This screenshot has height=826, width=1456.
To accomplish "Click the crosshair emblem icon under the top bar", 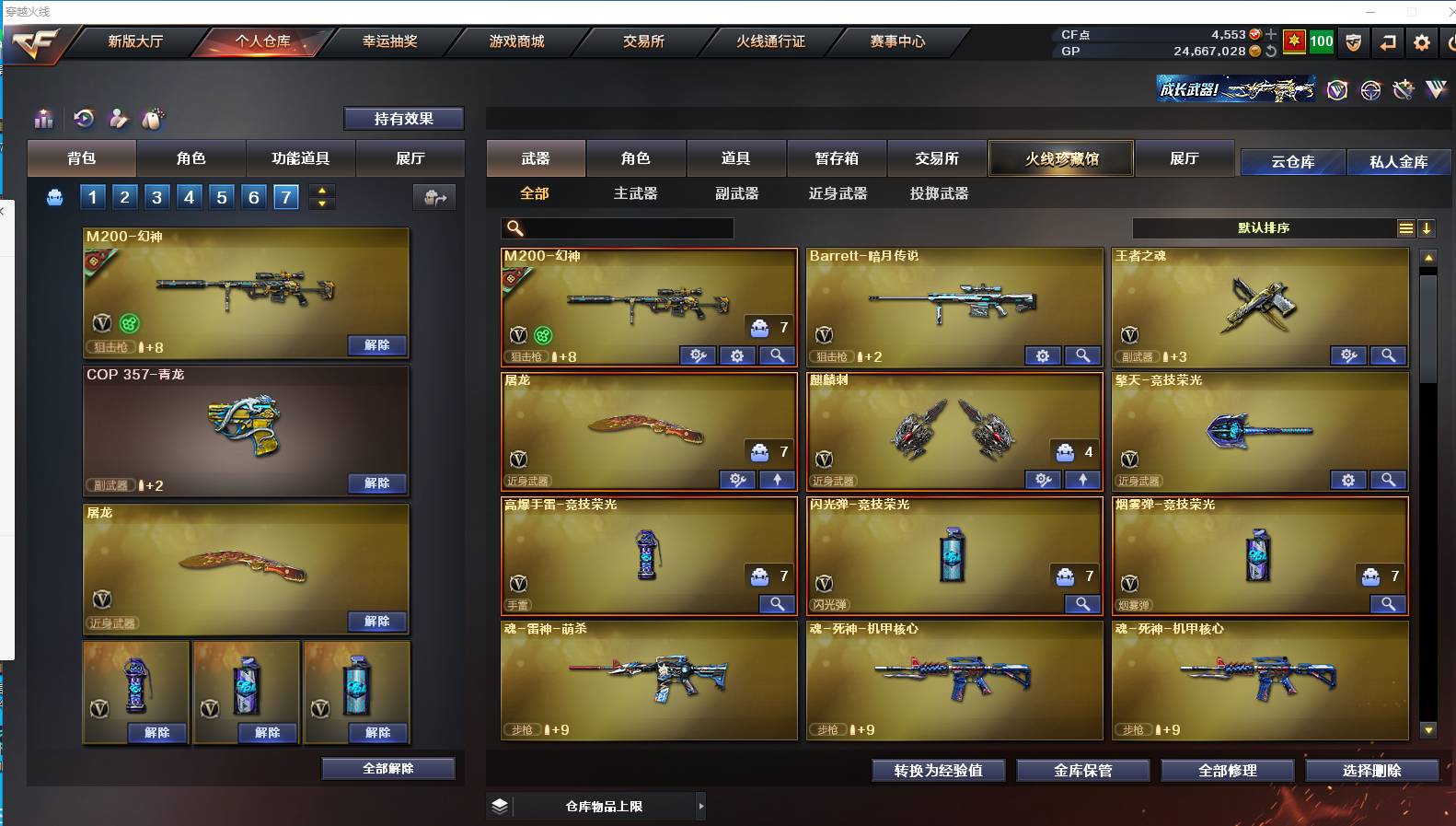I will (1370, 89).
